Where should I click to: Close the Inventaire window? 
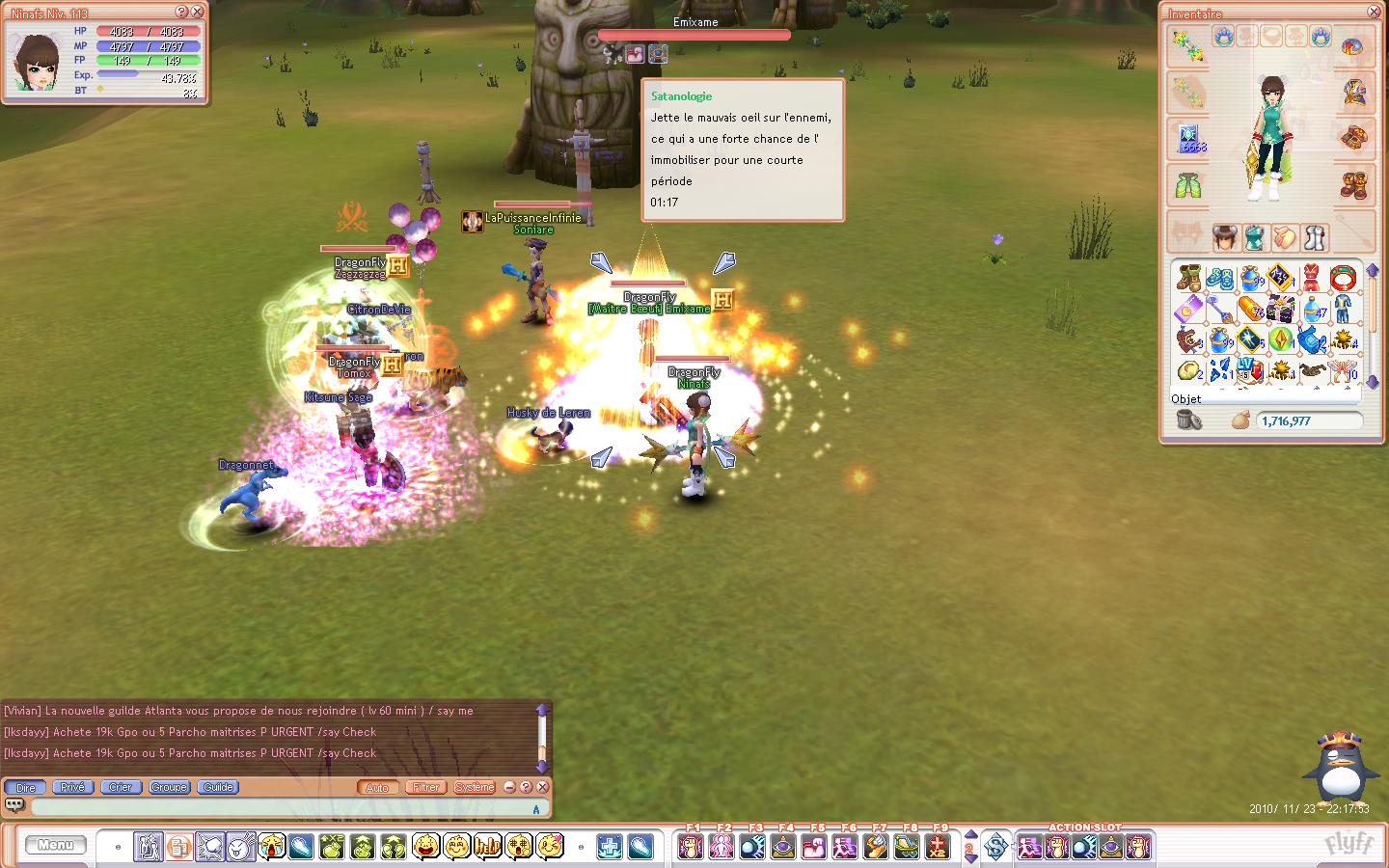coord(1375,13)
